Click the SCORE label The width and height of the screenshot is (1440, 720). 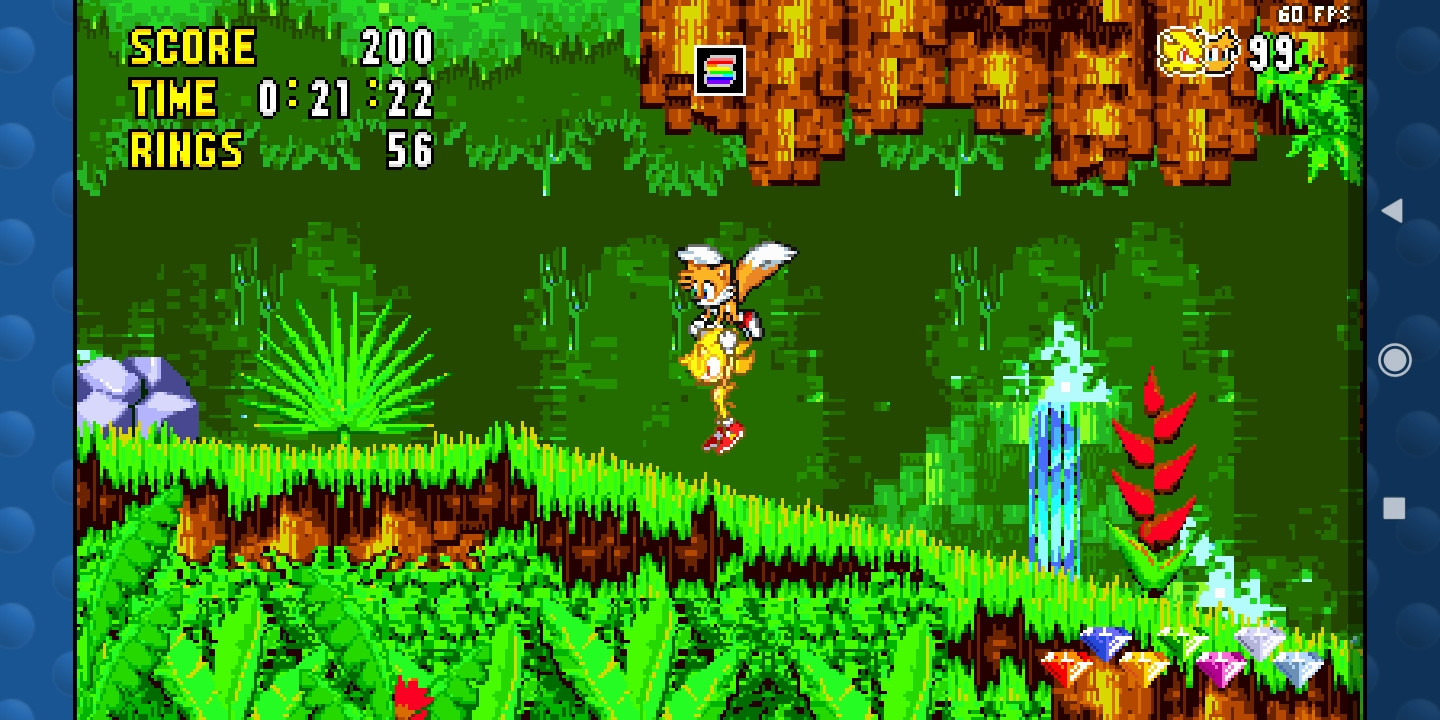tap(193, 46)
